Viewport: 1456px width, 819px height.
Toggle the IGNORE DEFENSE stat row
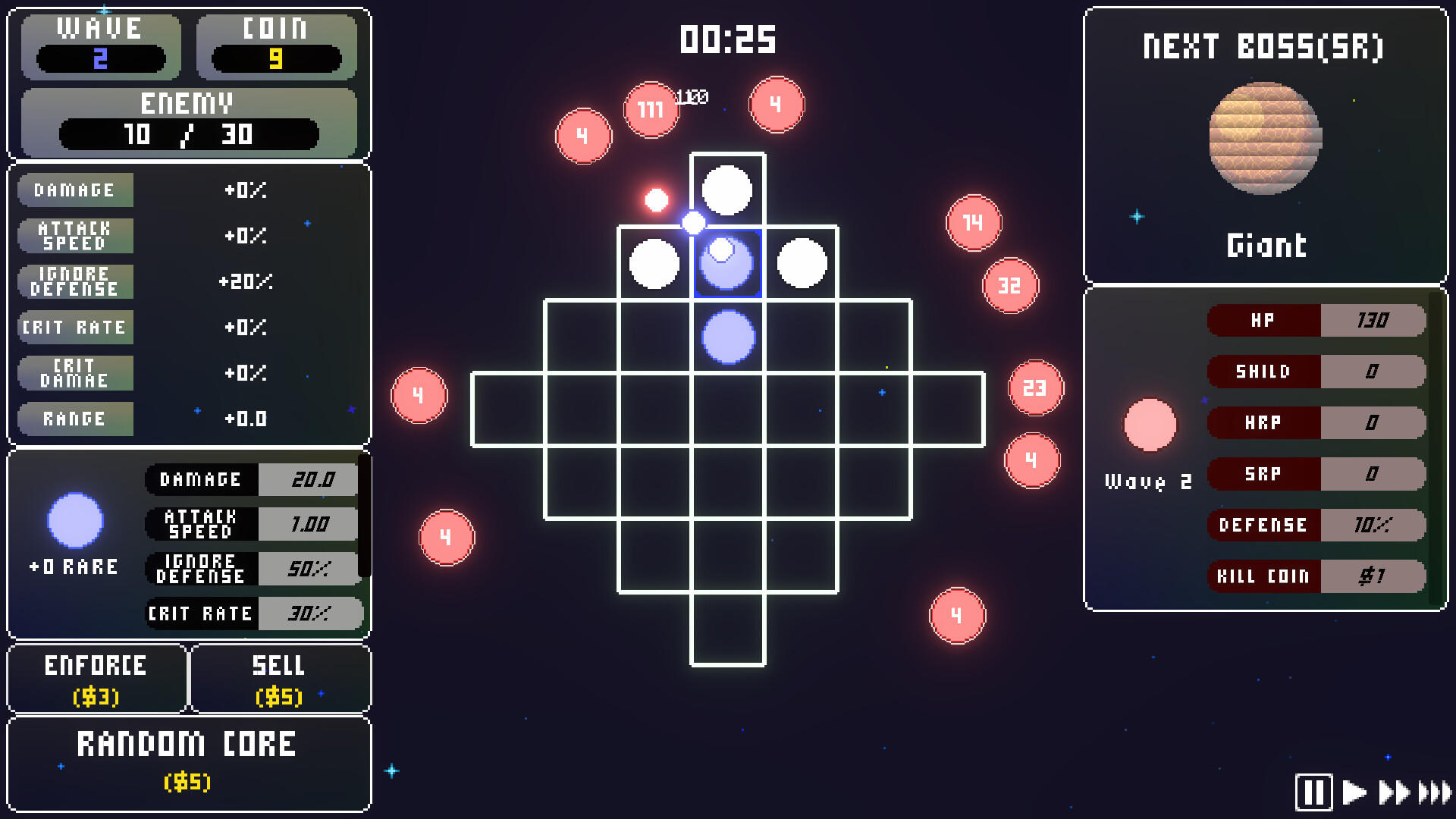coord(75,281)
